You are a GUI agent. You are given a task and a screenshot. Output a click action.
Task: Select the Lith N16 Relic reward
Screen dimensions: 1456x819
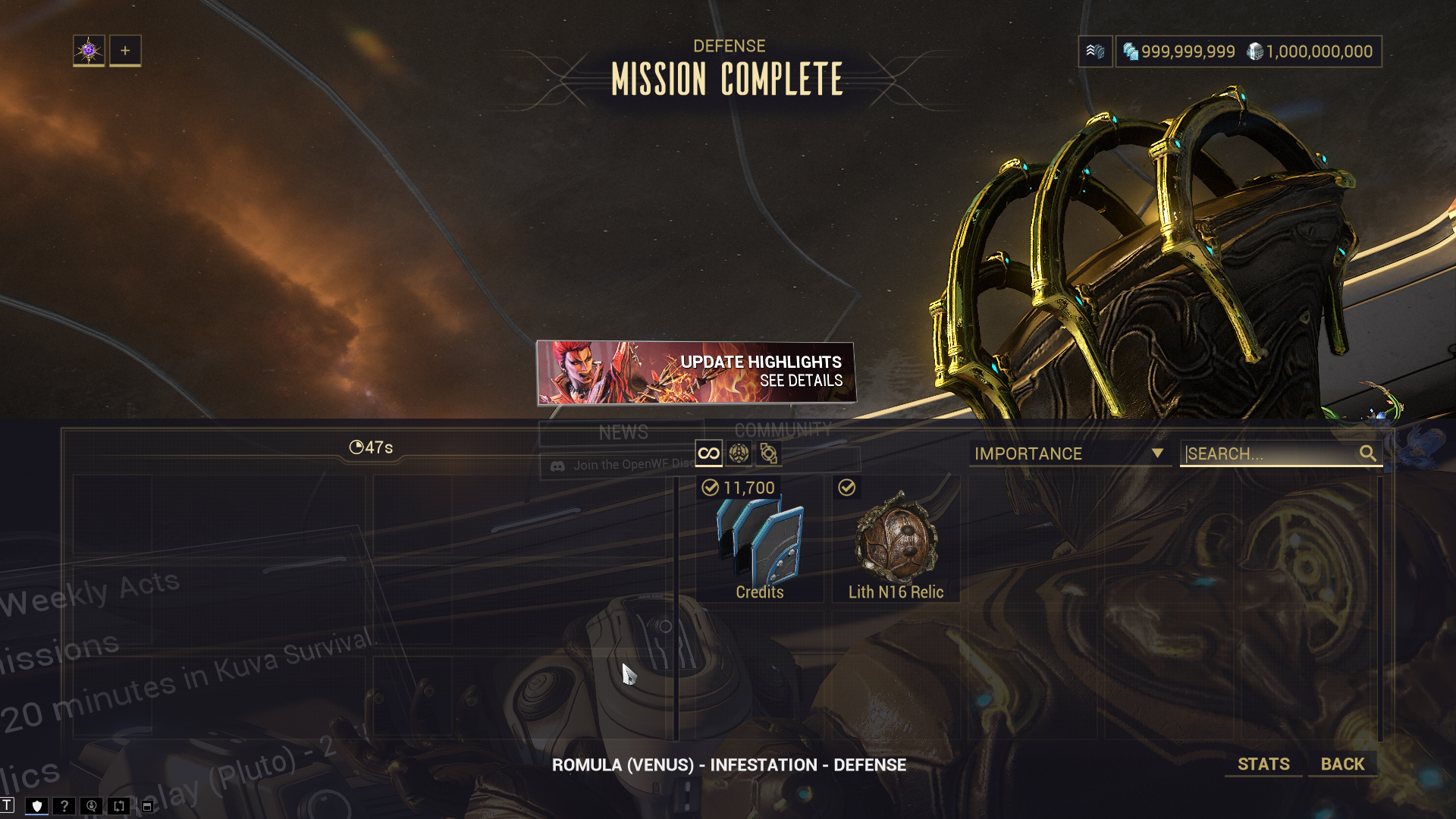click(896, 540)
